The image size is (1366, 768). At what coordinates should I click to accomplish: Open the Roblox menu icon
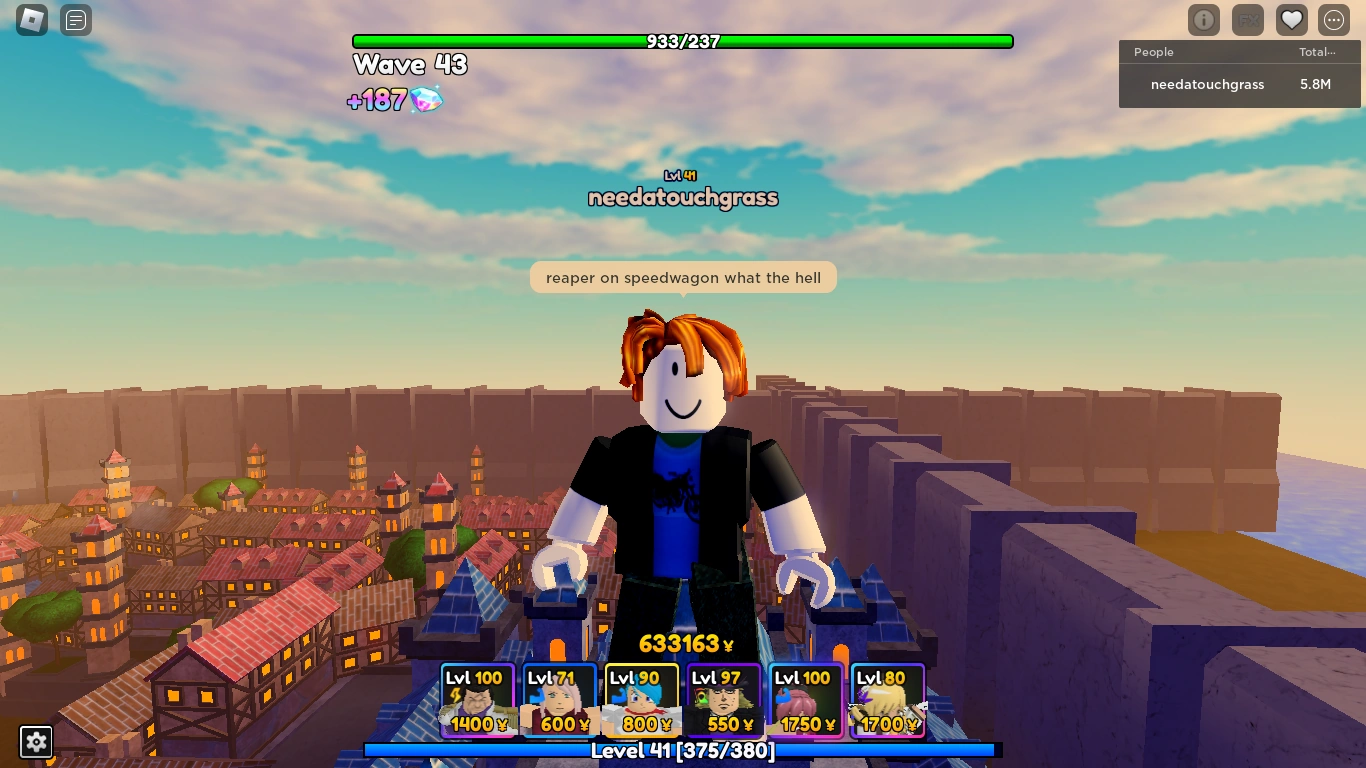(31, 20)
